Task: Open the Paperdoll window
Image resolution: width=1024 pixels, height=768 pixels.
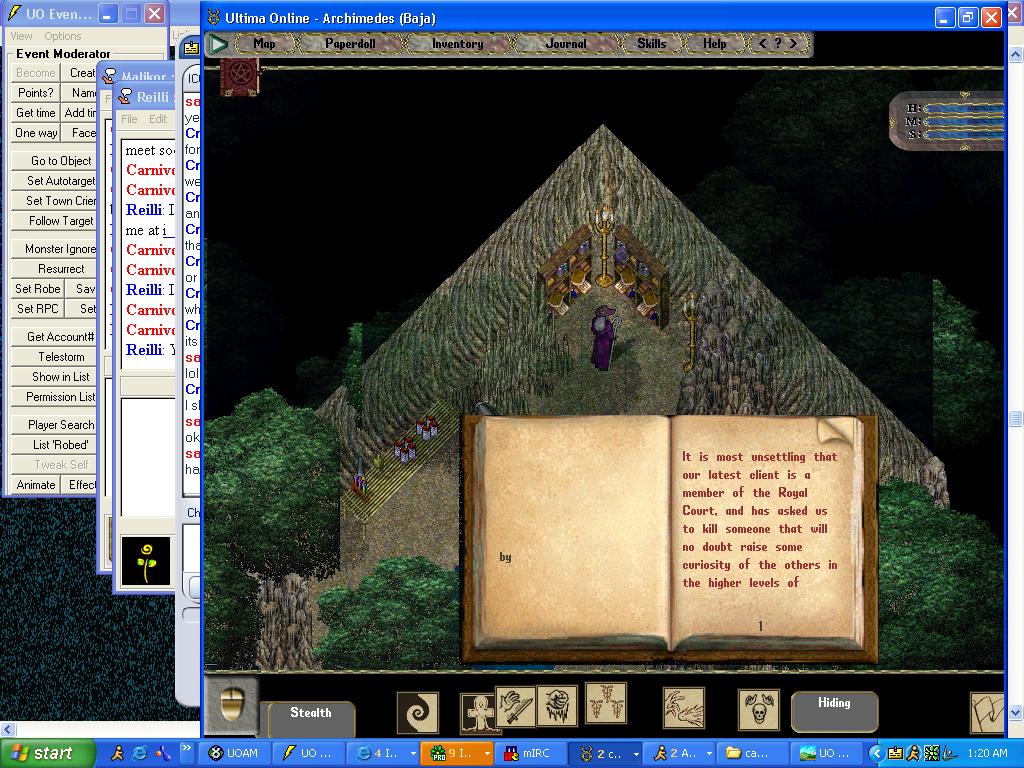Action: pyautogui.click(x=350, y=44)
